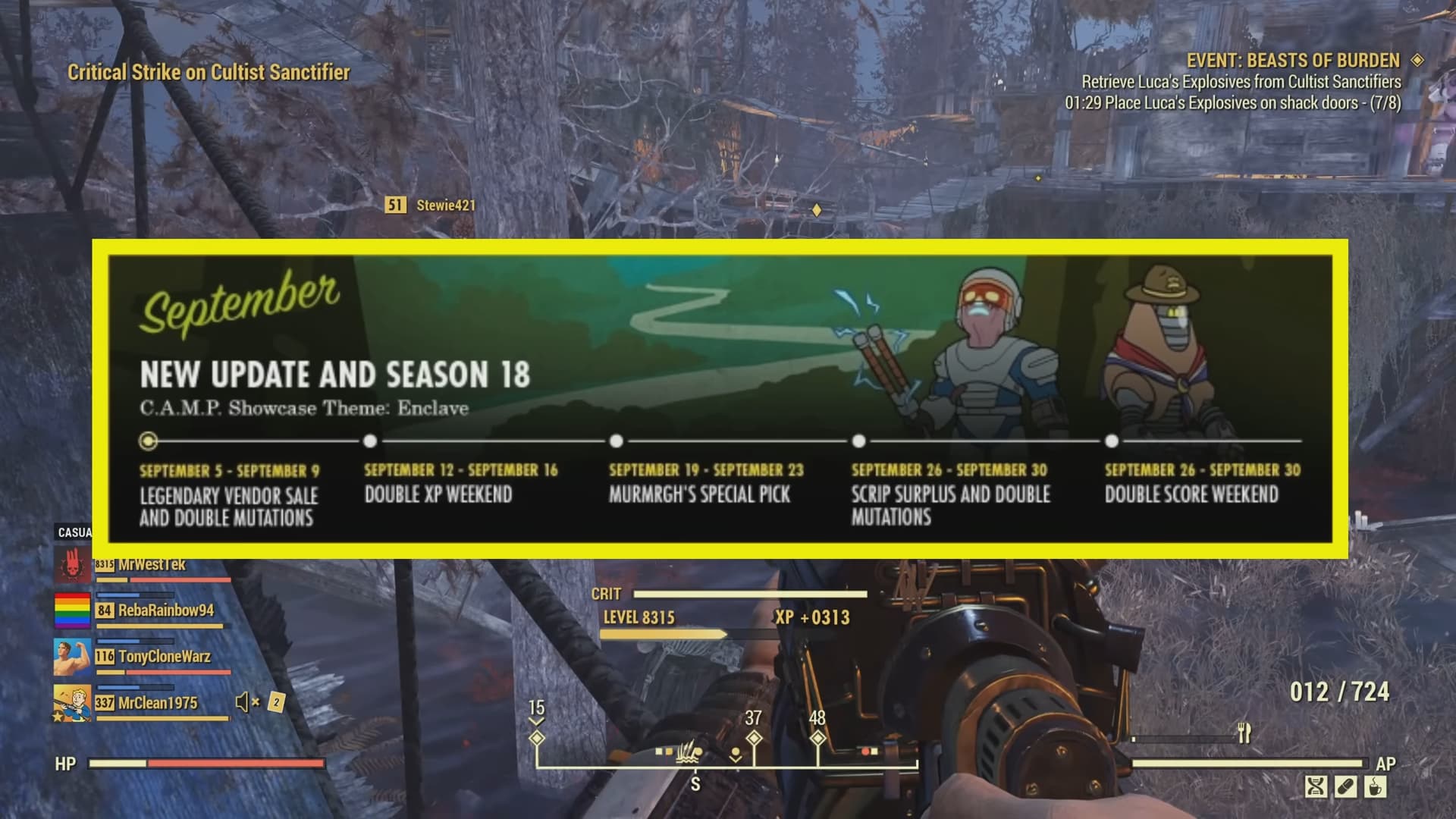This screenshot has width=1456, height=819.
Task: Click the card counter beside MrClean1975's mute icon
Action: [x=277, y=704]
